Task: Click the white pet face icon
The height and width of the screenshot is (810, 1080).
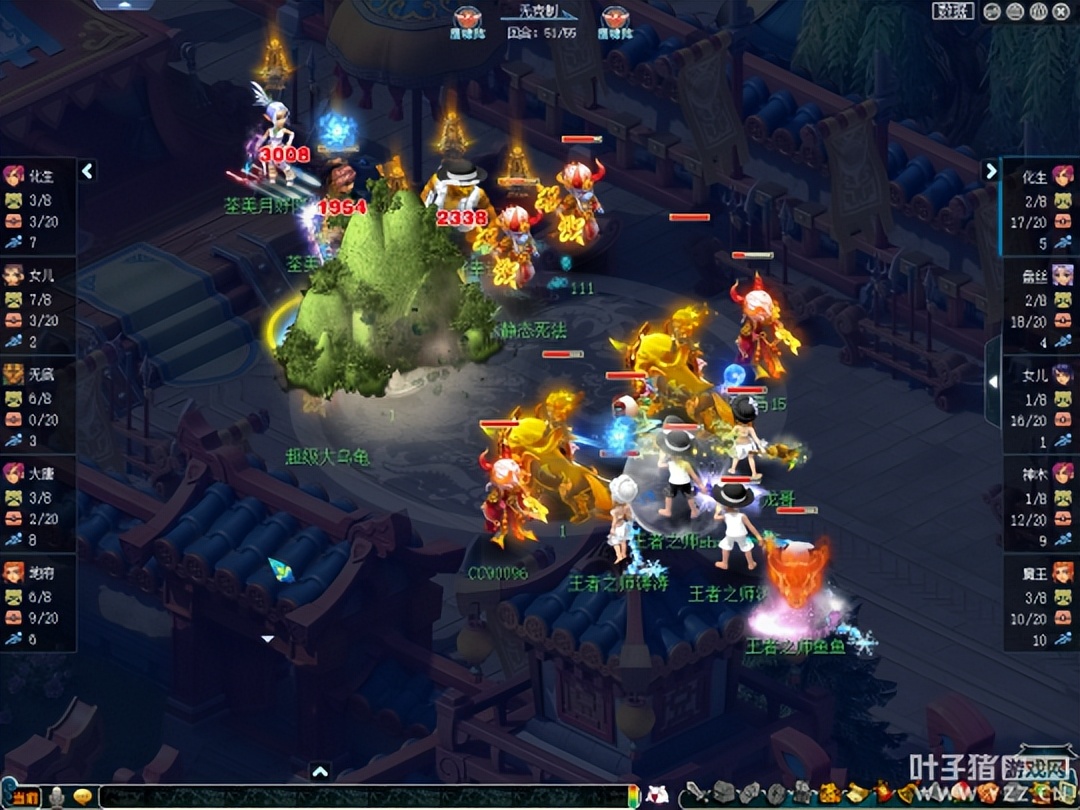Action: pyautogui.click(x=657, y=796)
